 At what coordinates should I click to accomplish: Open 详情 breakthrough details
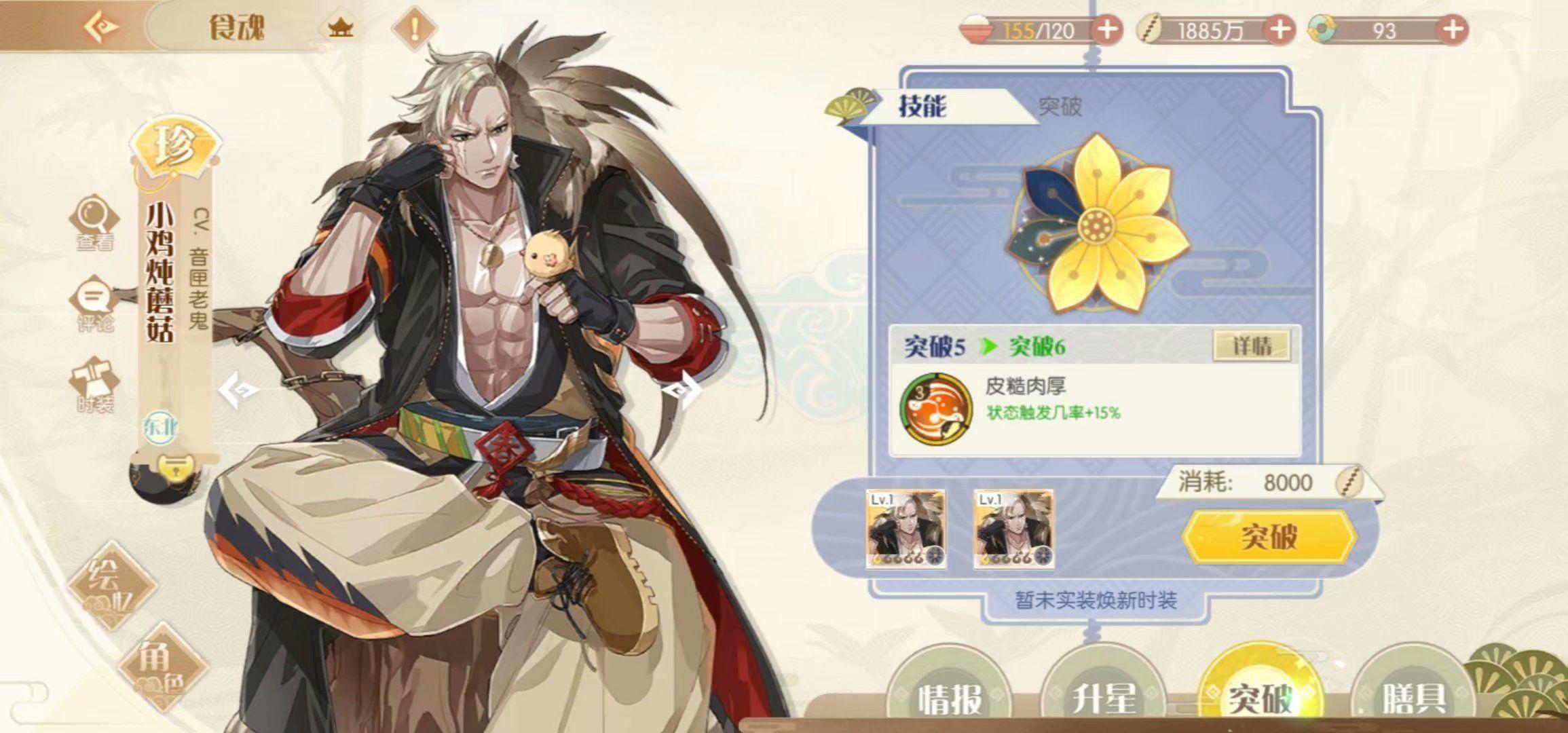click(x=1252, y=346)
